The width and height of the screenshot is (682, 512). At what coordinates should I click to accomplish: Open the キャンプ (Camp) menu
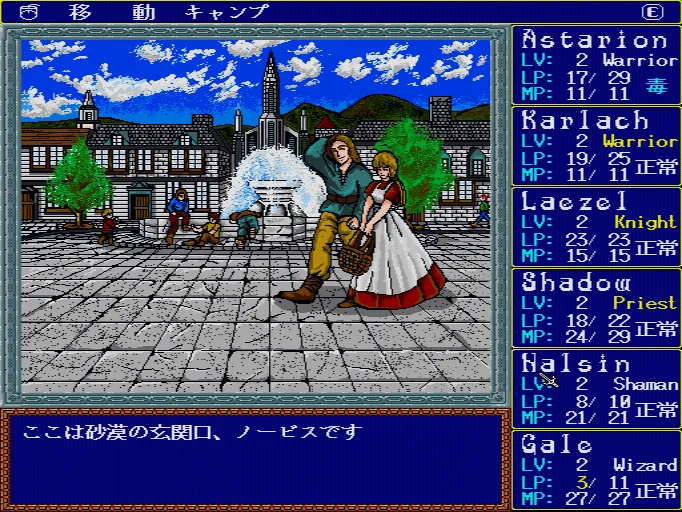tap(227, 12)
